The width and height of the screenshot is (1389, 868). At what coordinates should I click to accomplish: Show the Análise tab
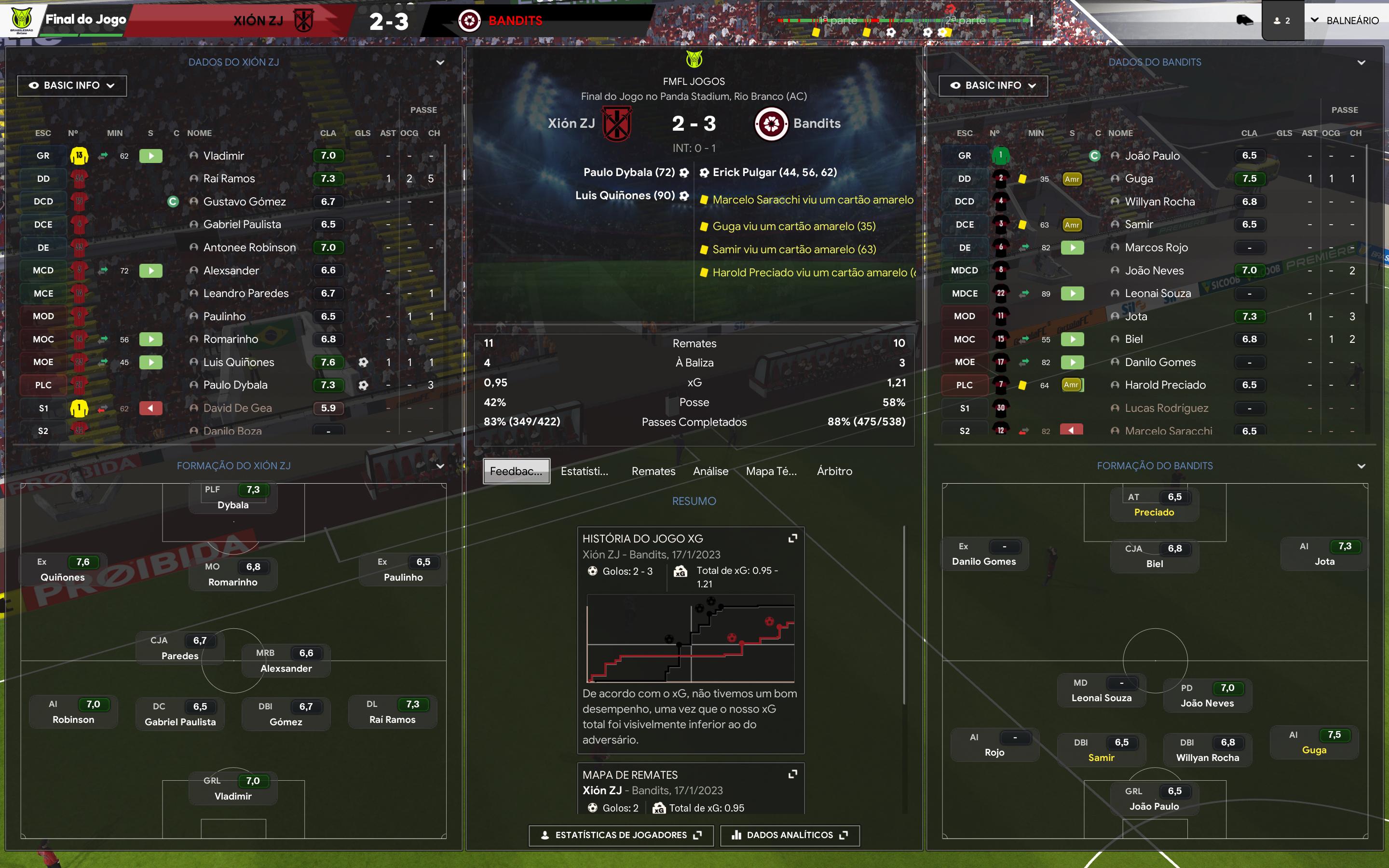pos(710,471)
